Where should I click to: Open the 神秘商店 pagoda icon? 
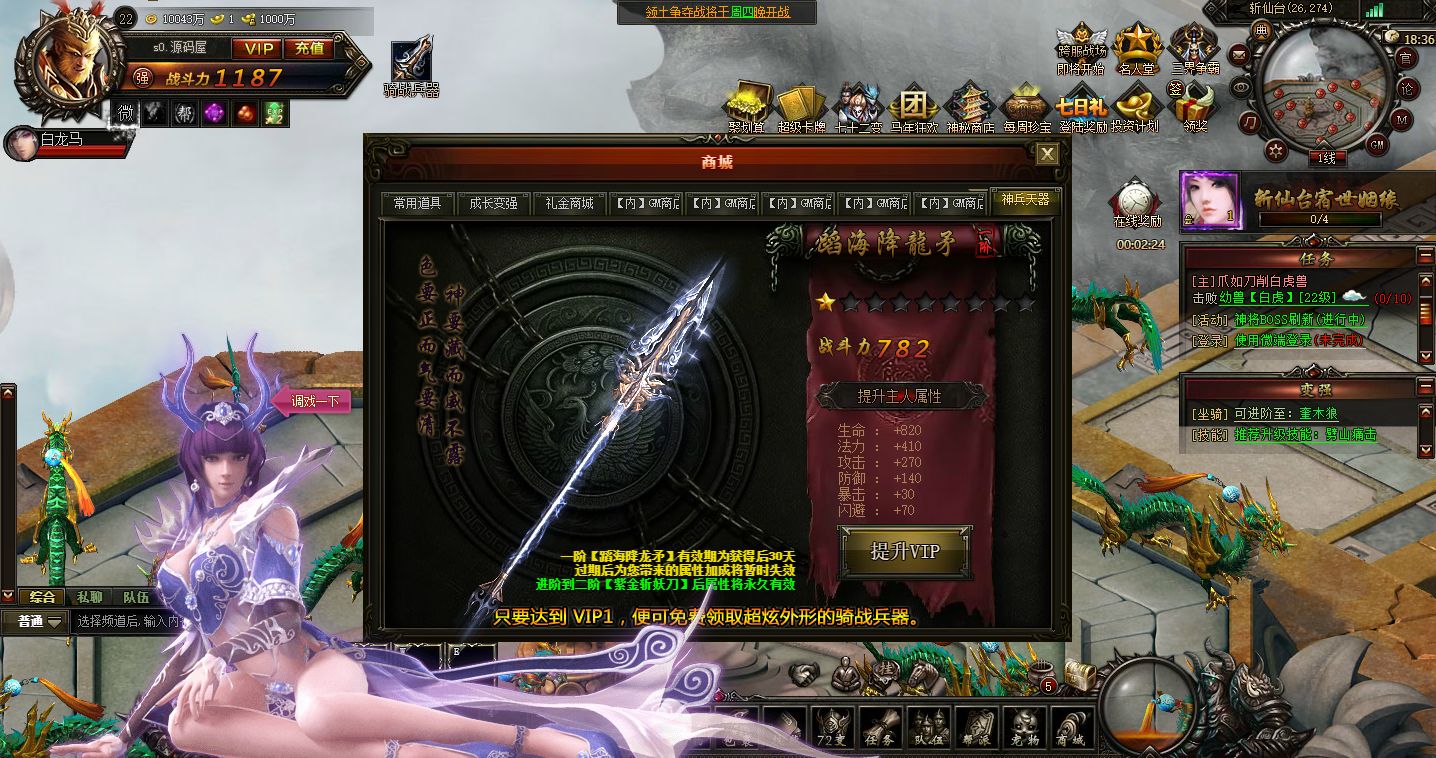[970, 104]
